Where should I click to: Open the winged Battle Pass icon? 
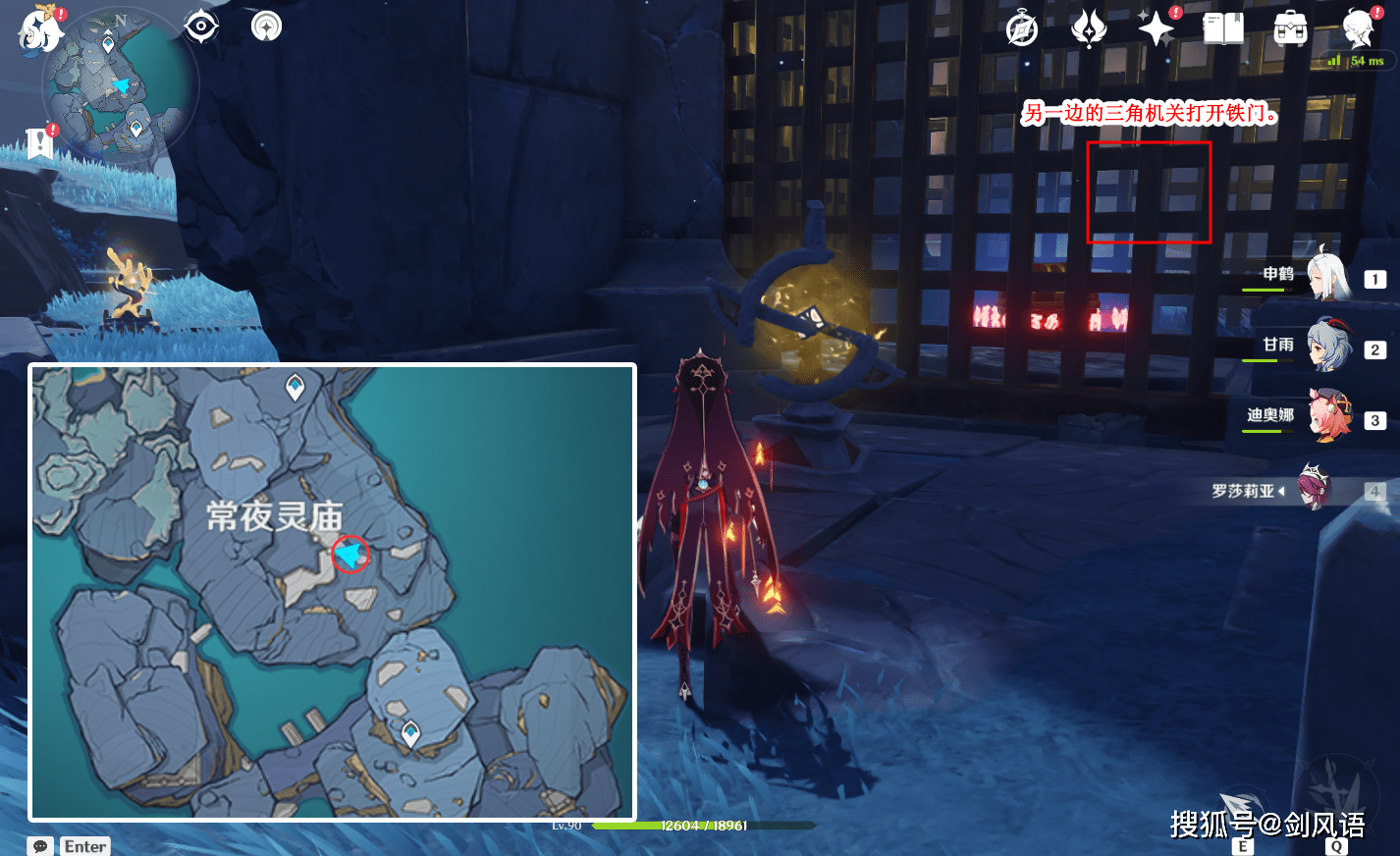point(1088,28)
